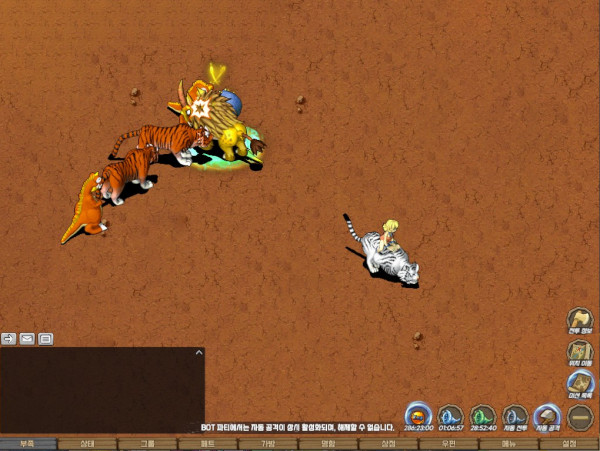Image resolution: width=600 pixels, height=451 pixels.
Task: Open the 명함 (name card) menu
Action: 328,443
